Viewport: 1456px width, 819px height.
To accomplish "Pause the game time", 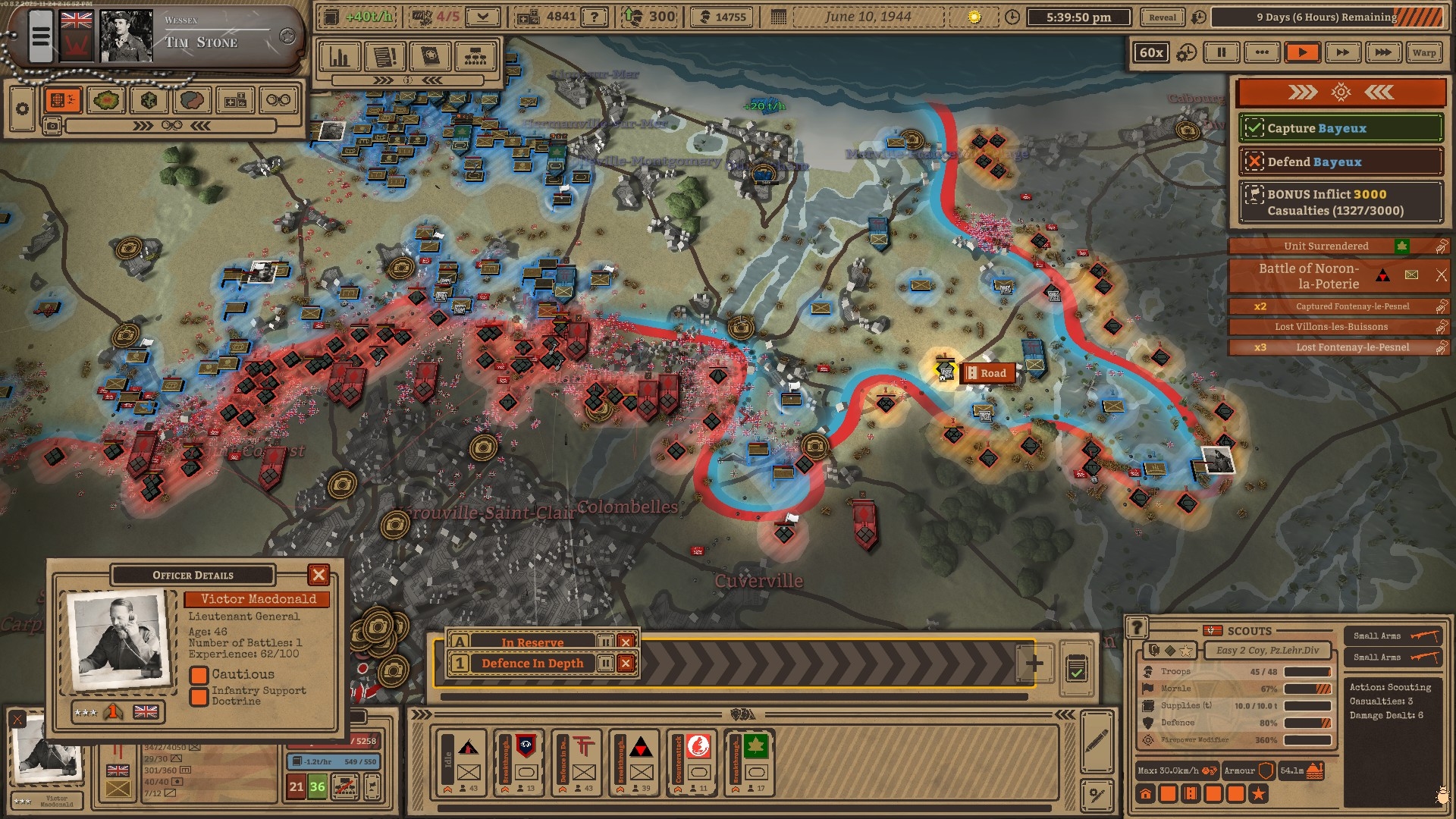I will 1221,52.
